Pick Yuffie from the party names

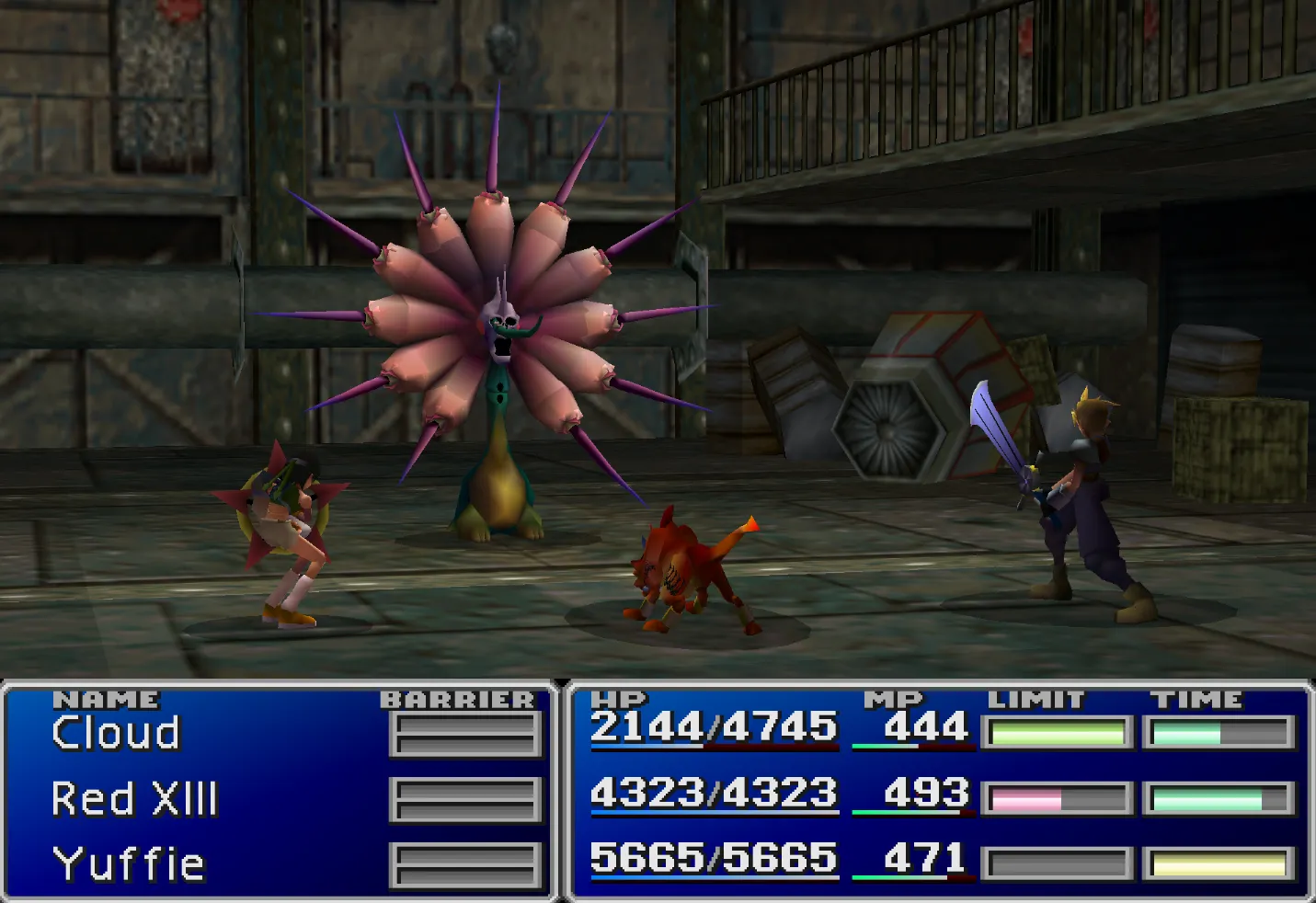129,863
